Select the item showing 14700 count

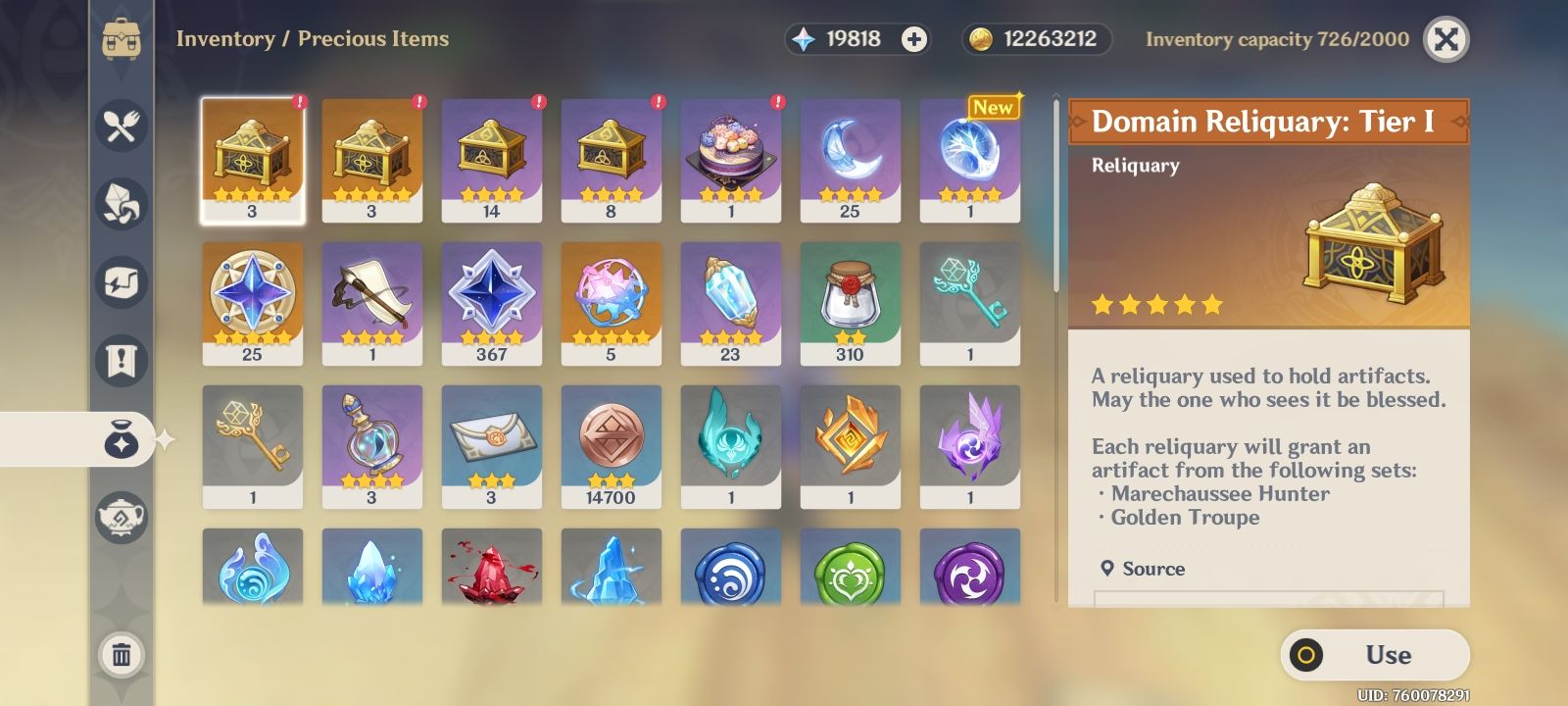tap(612, 446)
